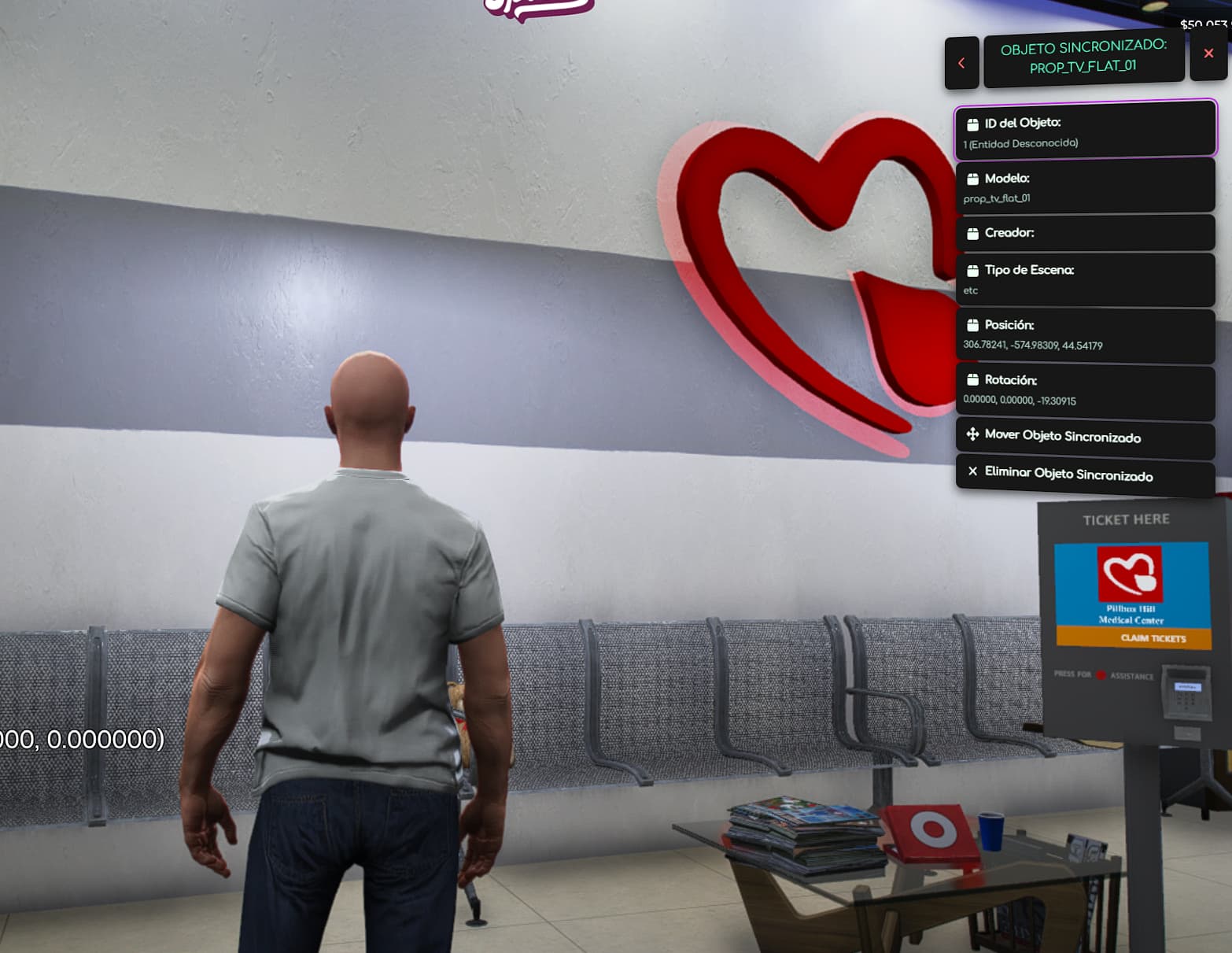
Task: Click the box icon next to "ID del Objeto"
Action: [972, 123]
